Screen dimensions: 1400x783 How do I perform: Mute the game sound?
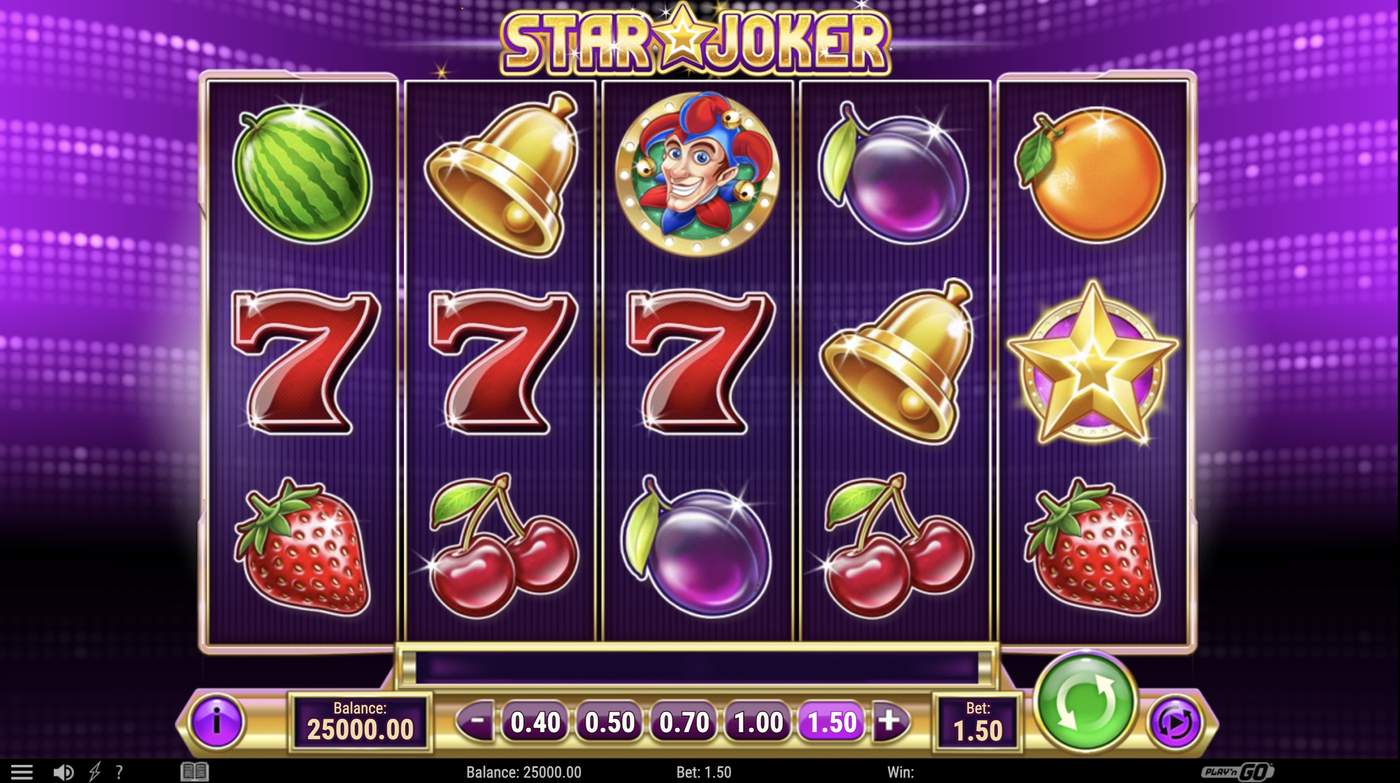(62, 770)
